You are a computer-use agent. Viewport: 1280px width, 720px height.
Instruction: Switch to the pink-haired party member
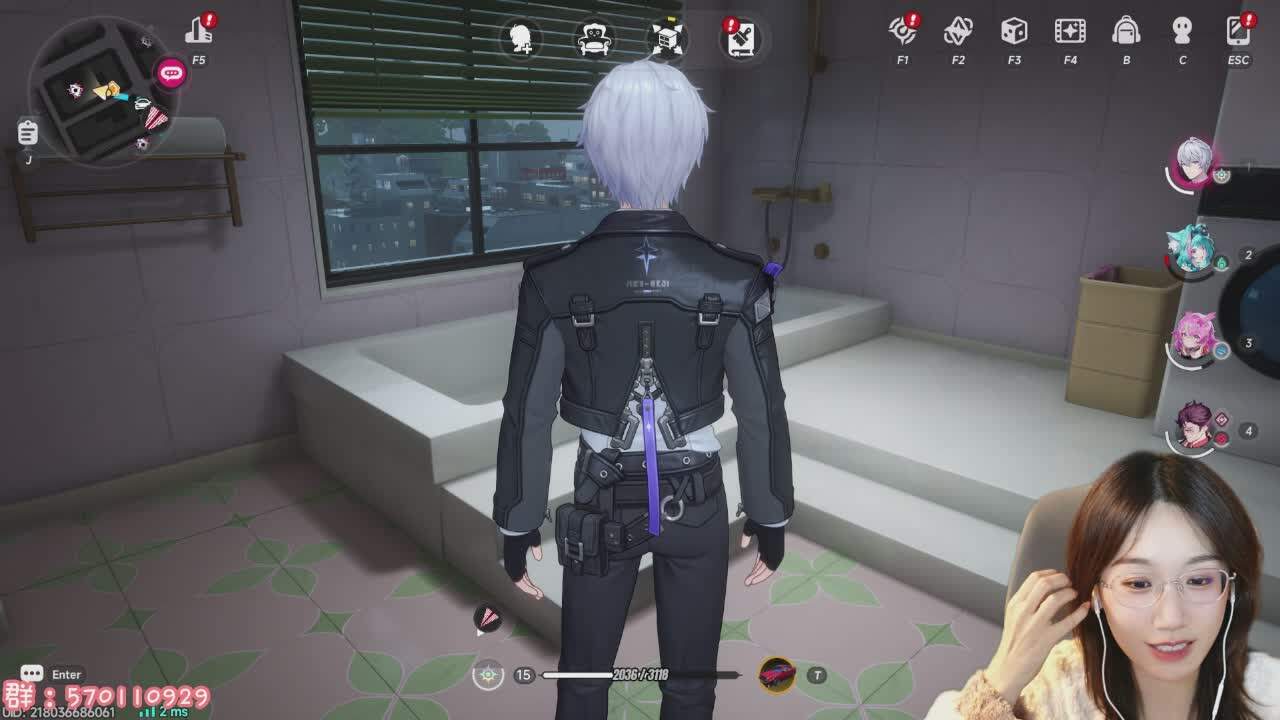click(x=1193, y=338)
